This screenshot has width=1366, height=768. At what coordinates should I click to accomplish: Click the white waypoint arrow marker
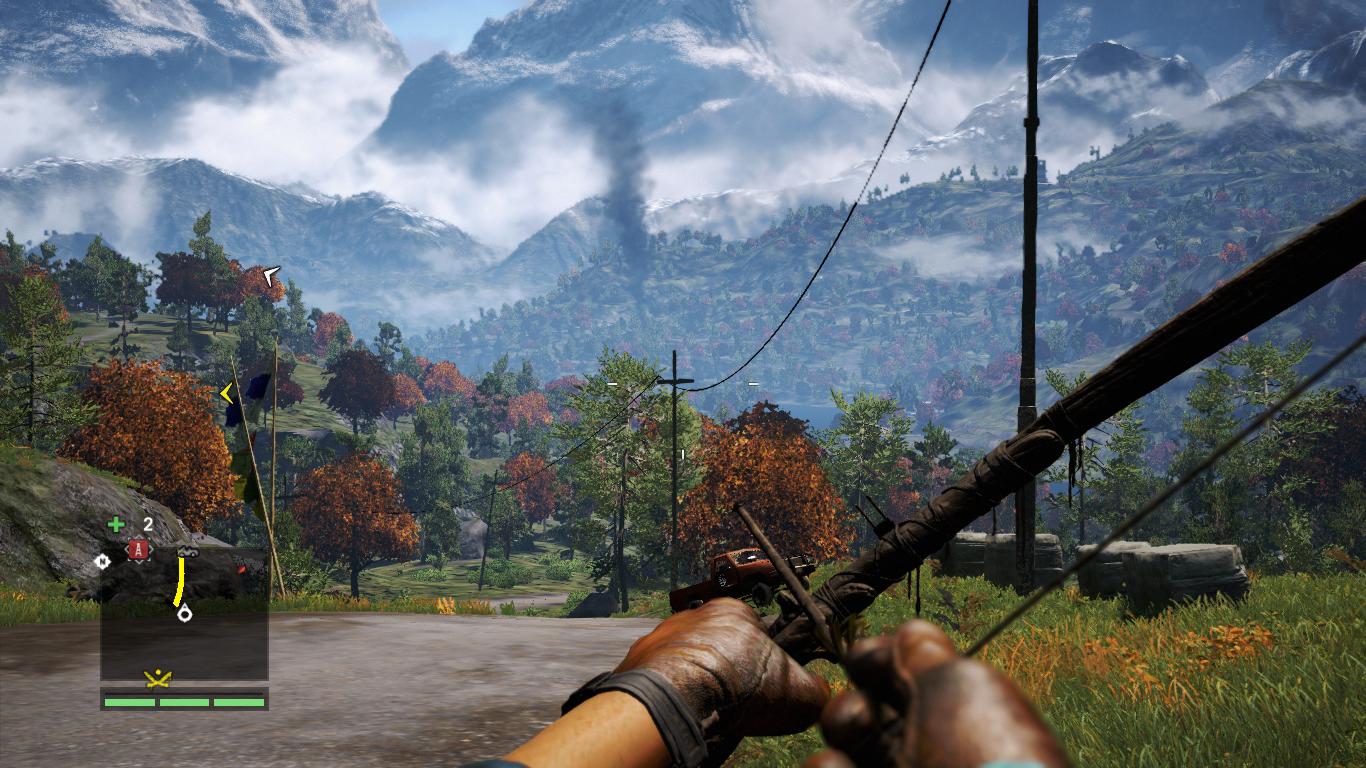pos(270,272)
